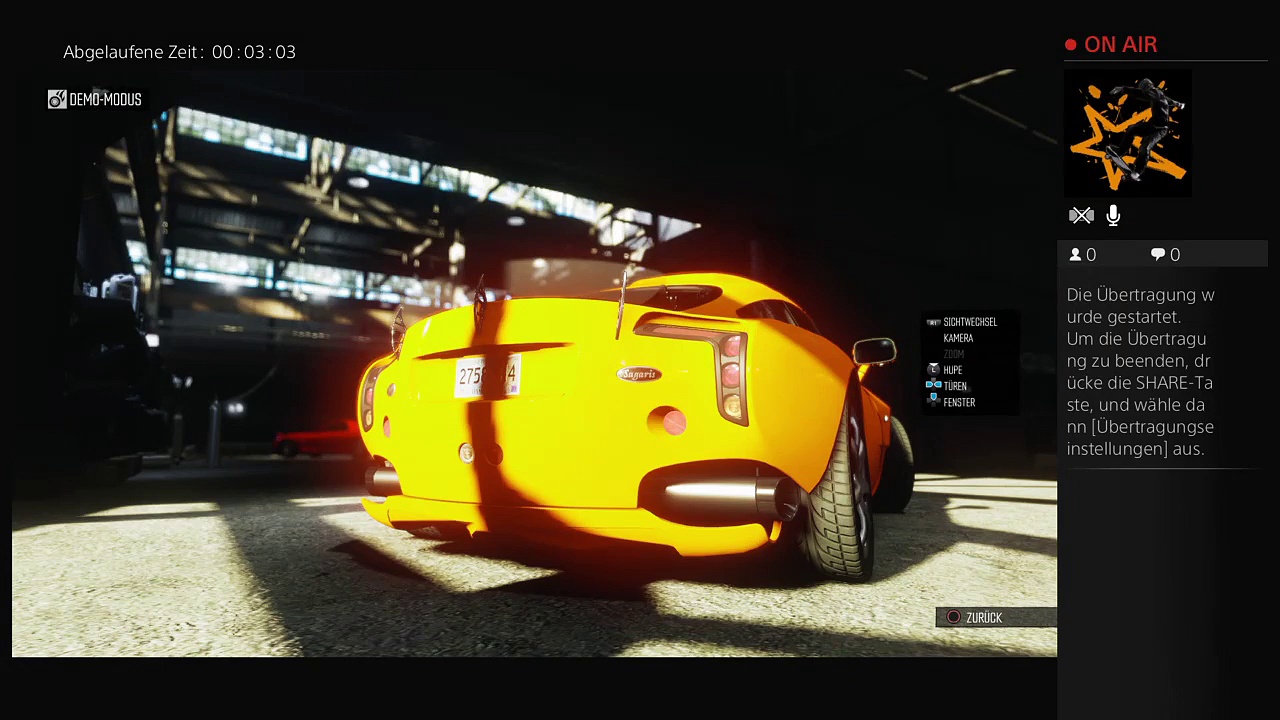Open the skater star broadcaster avatar

tap(1127, 133)
